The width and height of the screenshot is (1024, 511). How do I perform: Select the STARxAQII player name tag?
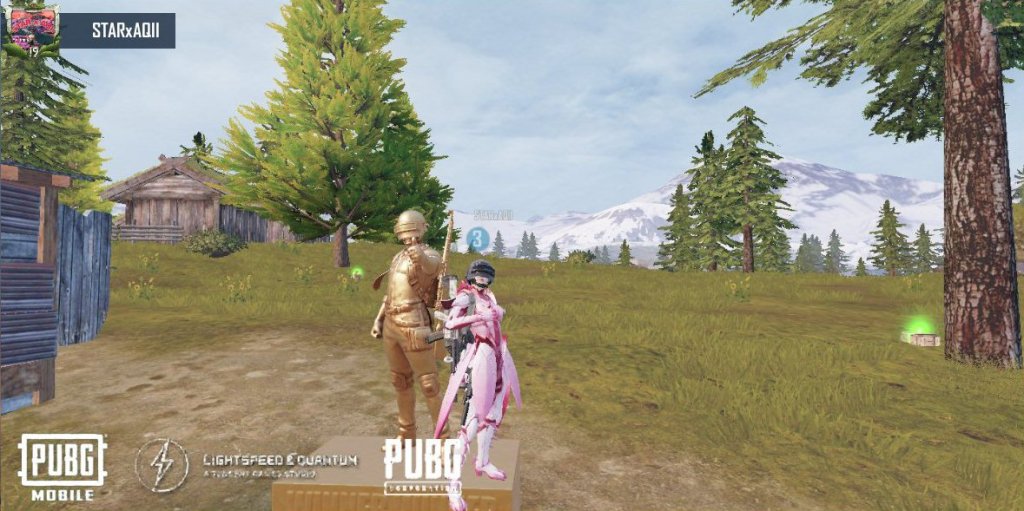[119, 30]
